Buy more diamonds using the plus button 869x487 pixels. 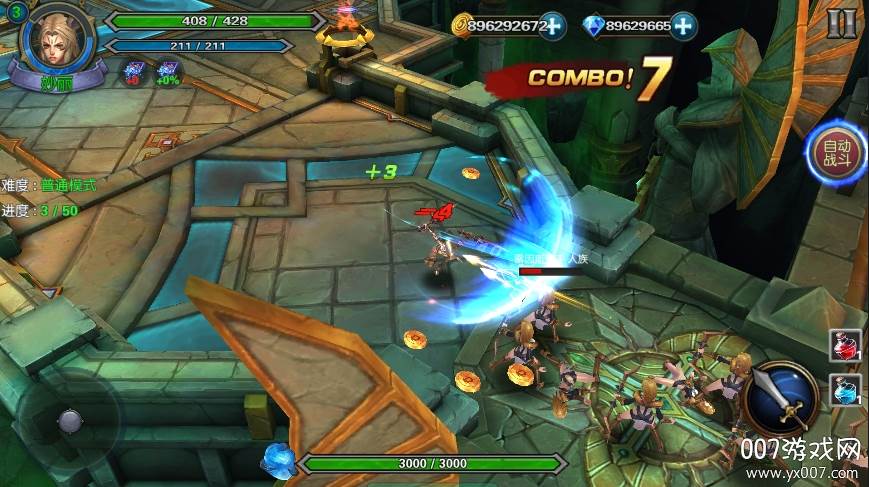point(684,26)
